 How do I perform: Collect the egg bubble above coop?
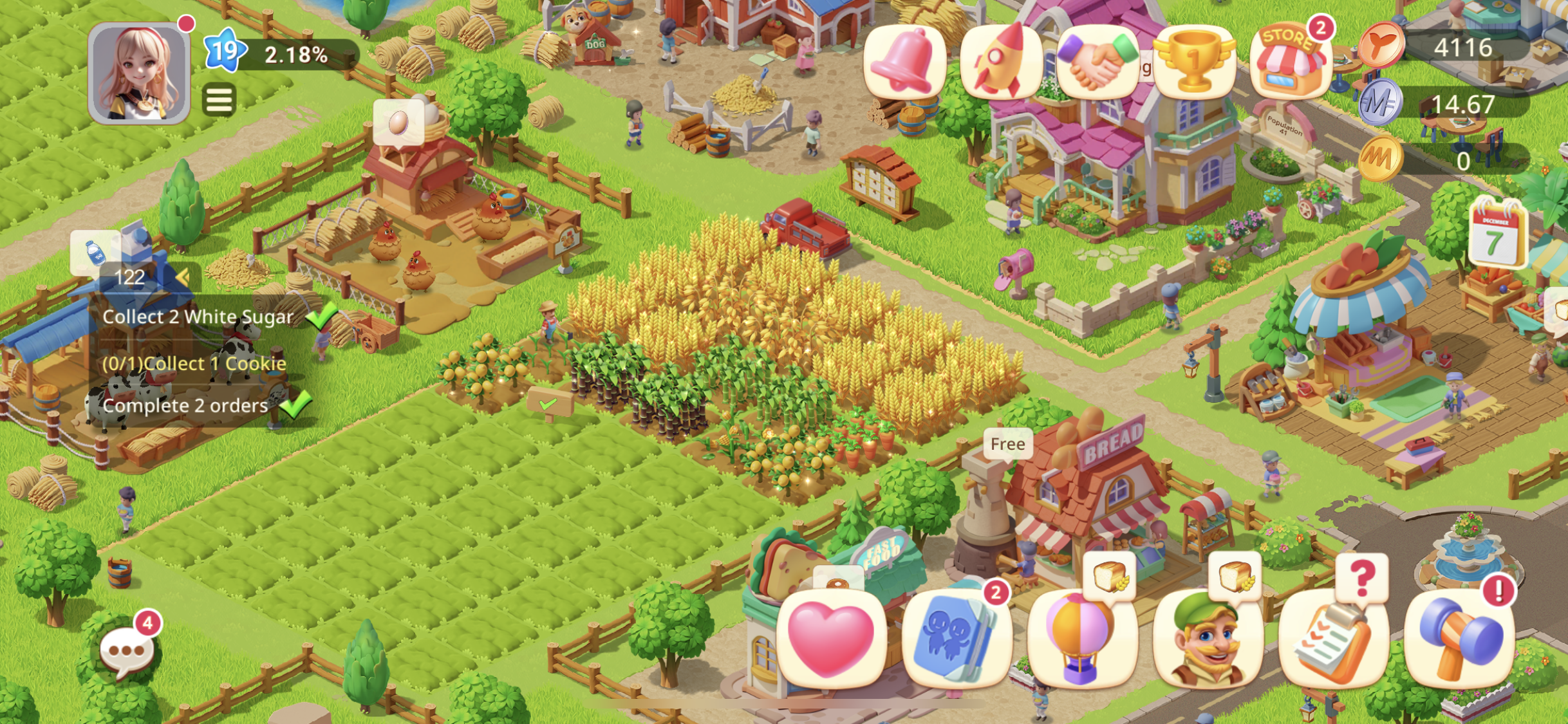pos(398,122)
